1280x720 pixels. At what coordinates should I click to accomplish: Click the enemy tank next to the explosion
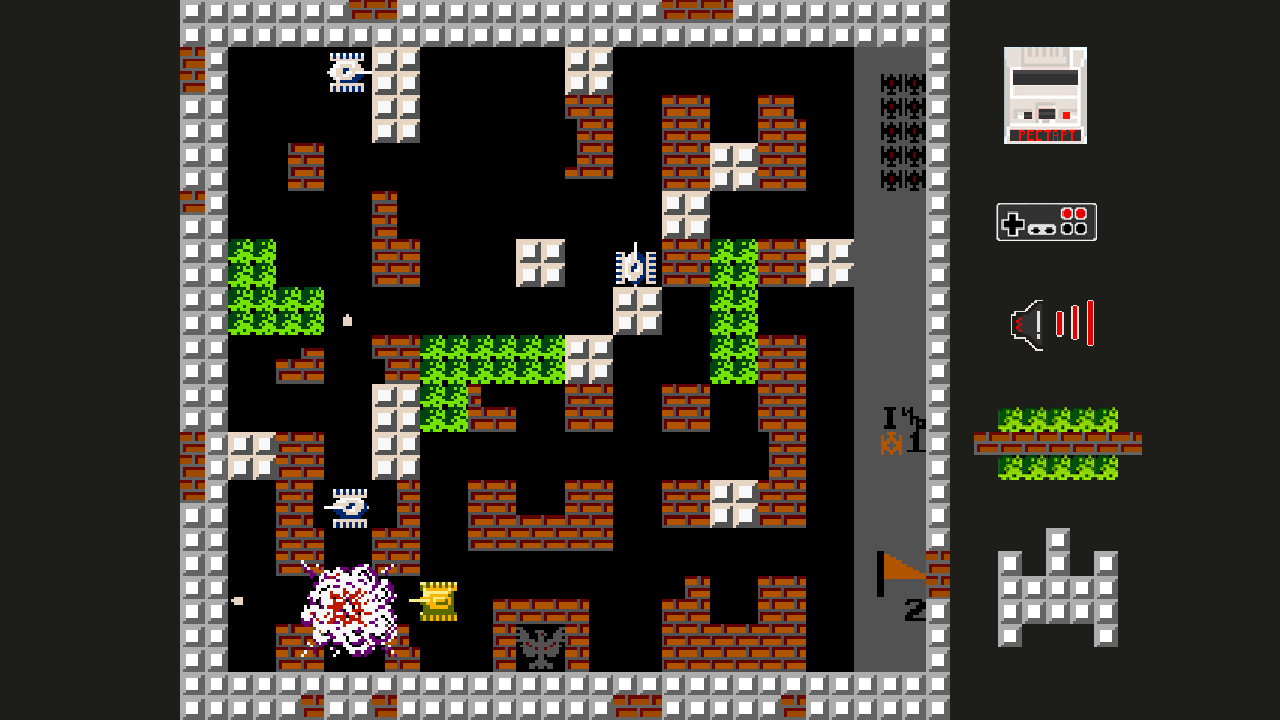pos(350,508)
